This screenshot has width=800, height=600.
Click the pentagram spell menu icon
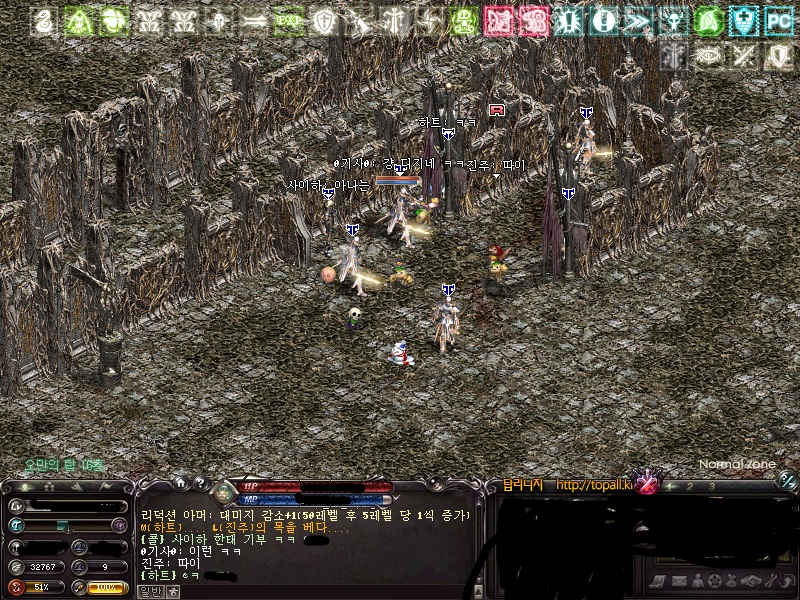[715, 581]
